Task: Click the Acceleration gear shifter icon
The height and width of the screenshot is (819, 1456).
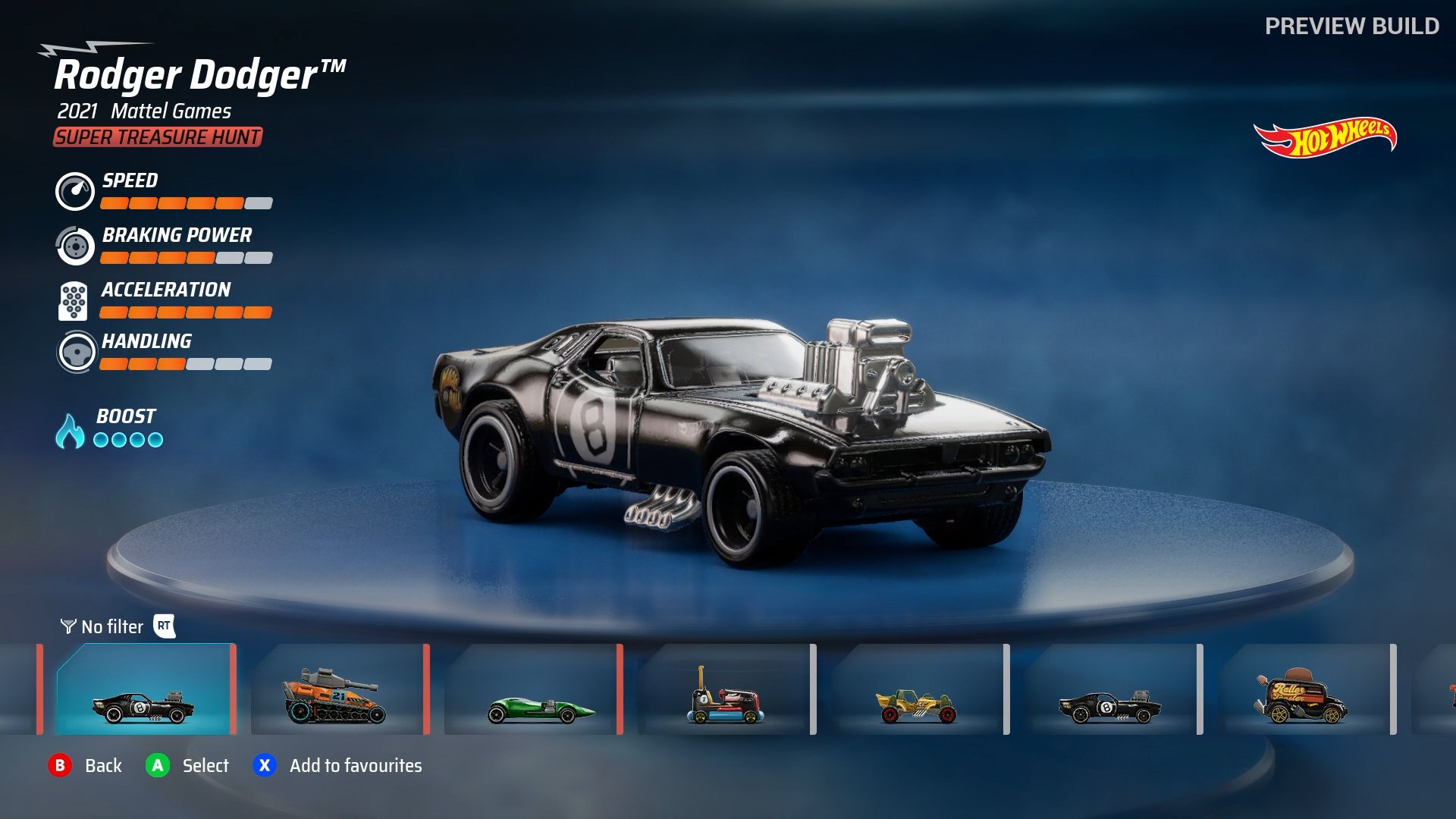Action: (72, 300)
